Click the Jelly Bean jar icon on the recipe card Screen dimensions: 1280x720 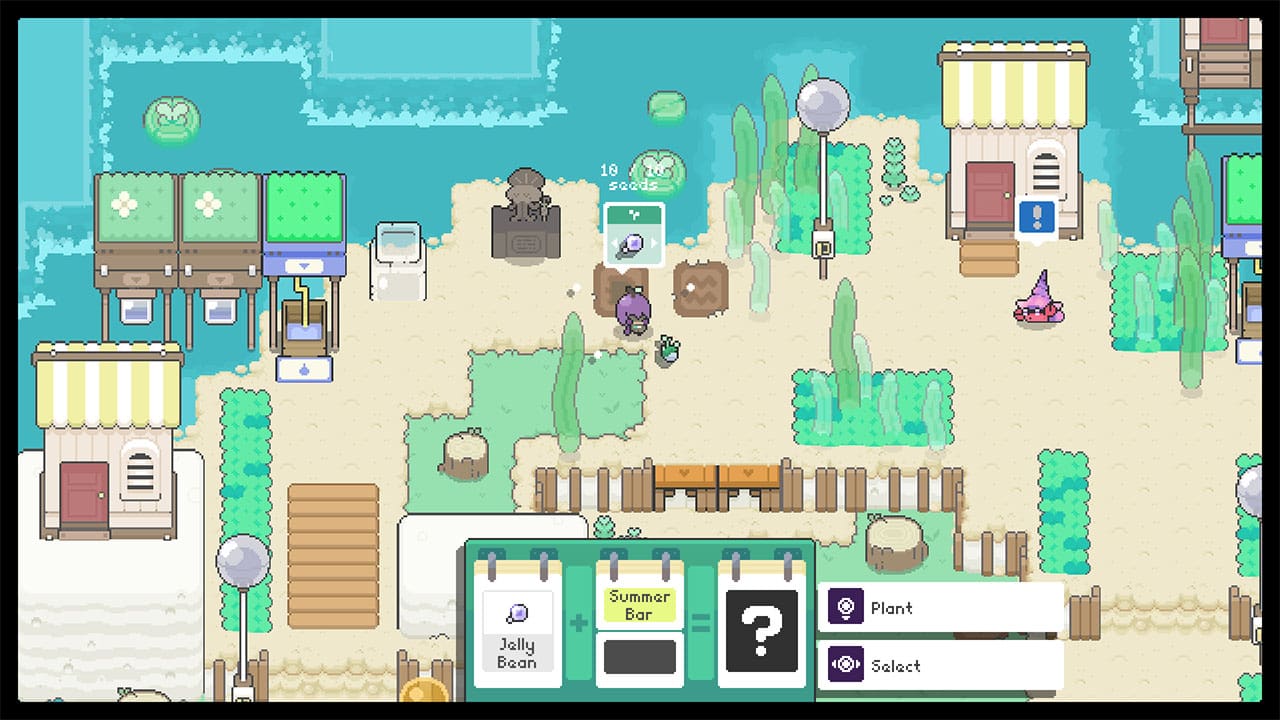tap(517, 611)
